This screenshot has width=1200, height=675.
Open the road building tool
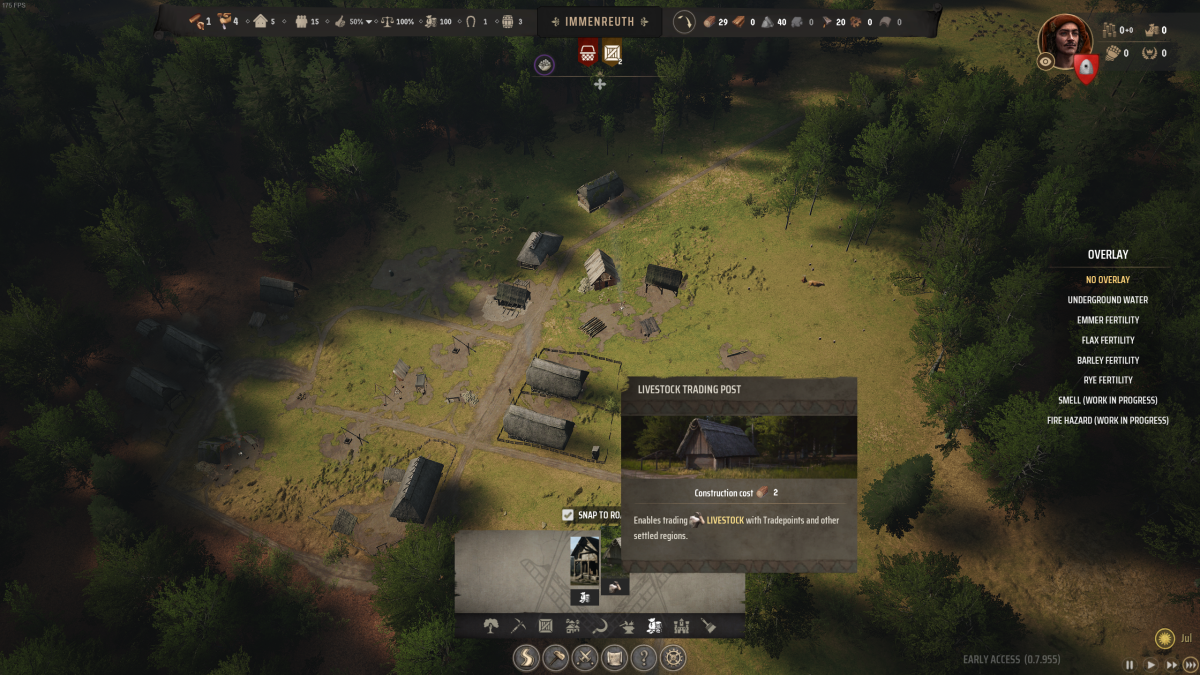[526, 658]
